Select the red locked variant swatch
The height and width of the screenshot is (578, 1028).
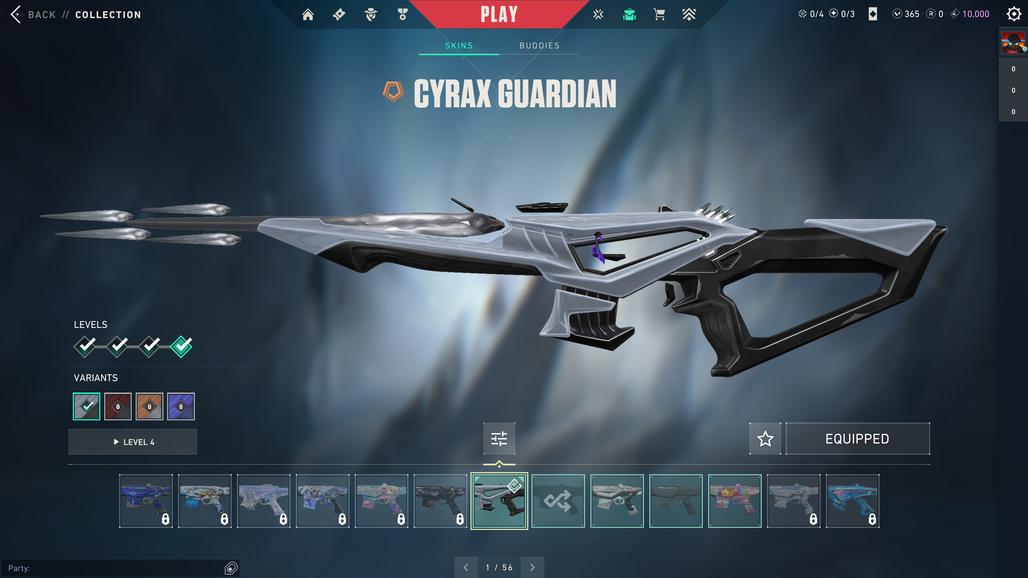click(x=118, y=407)
